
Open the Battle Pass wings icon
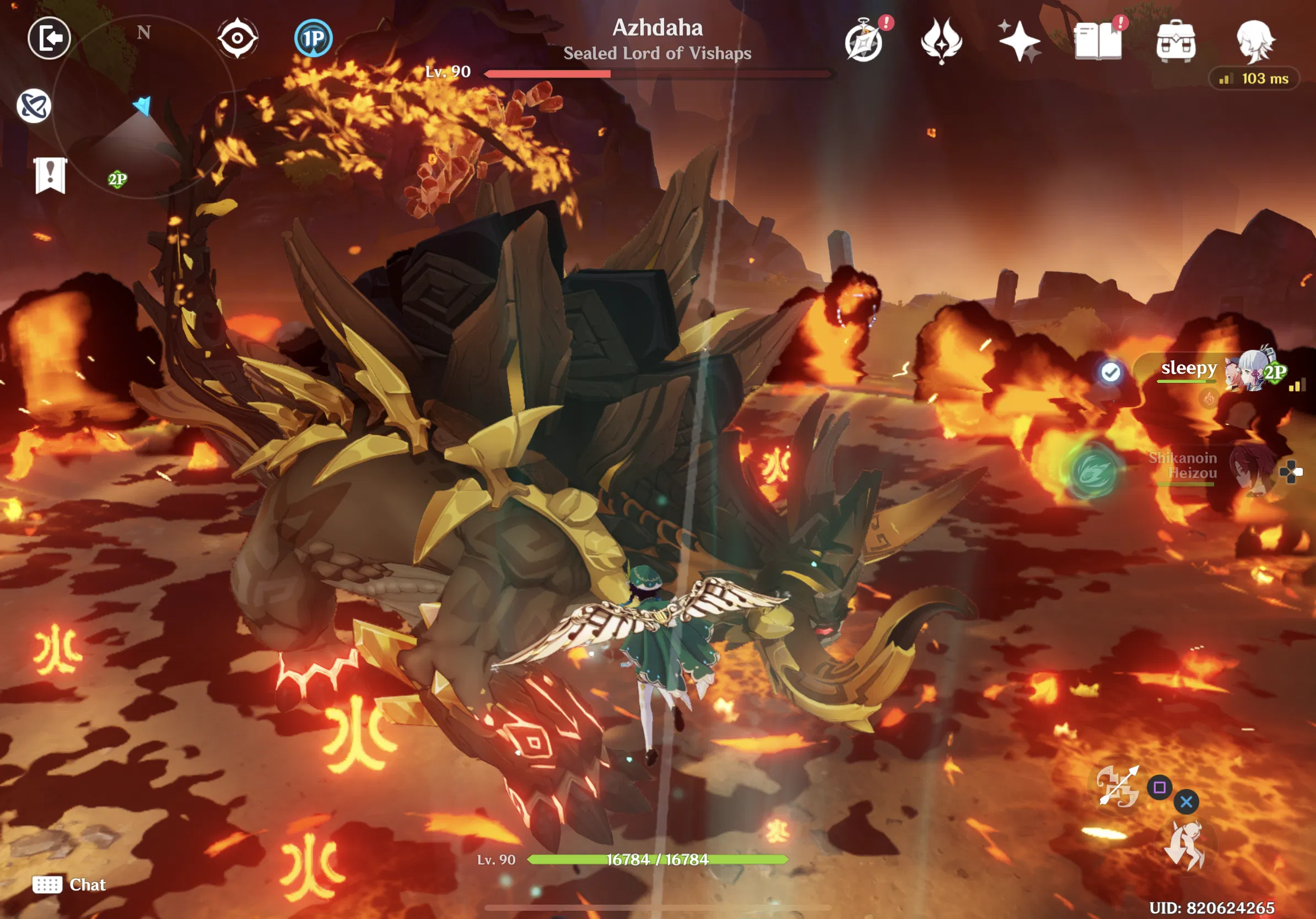[x=942, y=41]
